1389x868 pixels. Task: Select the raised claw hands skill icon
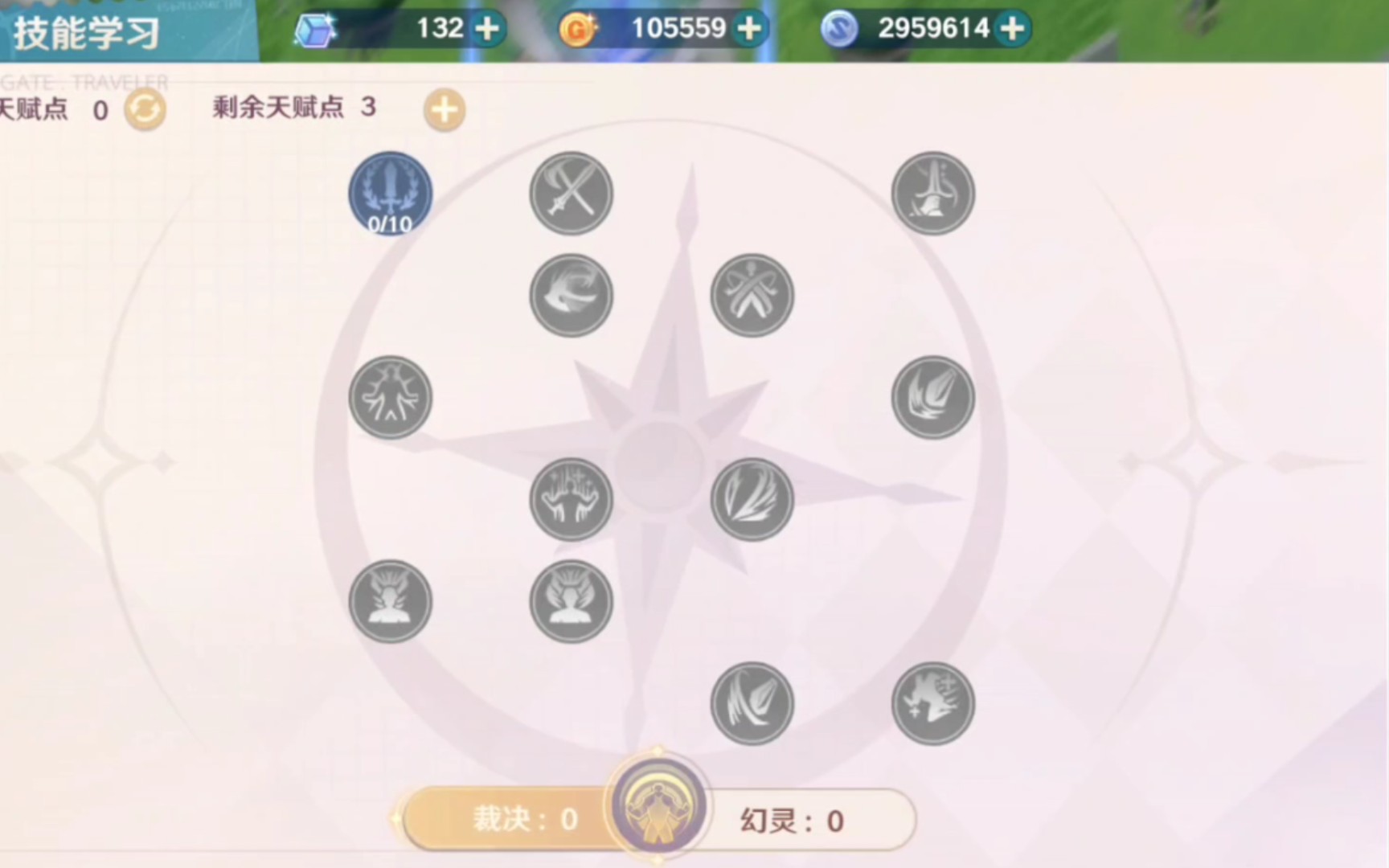[571, 498]
